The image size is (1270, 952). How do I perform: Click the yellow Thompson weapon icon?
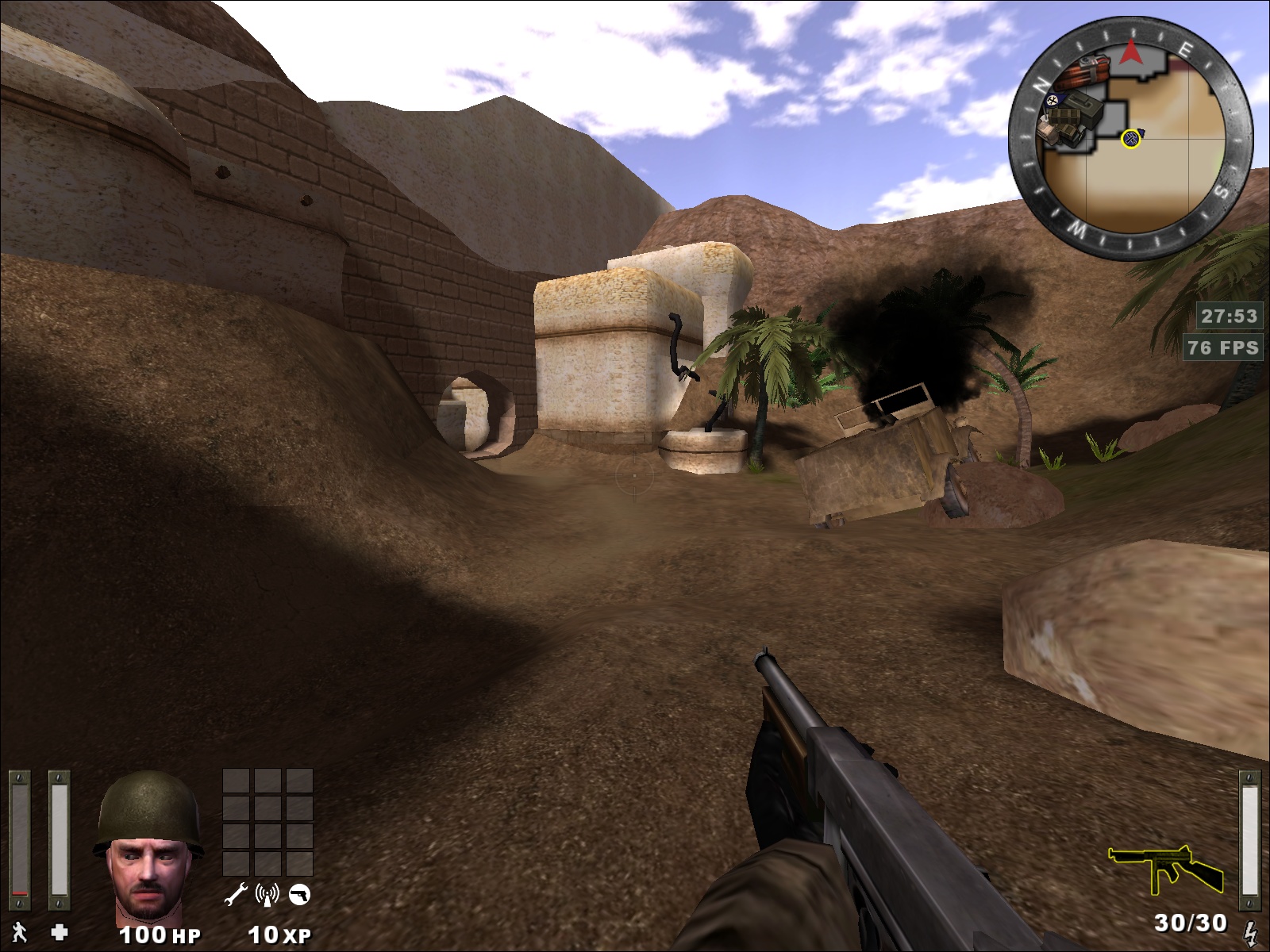1165,870
